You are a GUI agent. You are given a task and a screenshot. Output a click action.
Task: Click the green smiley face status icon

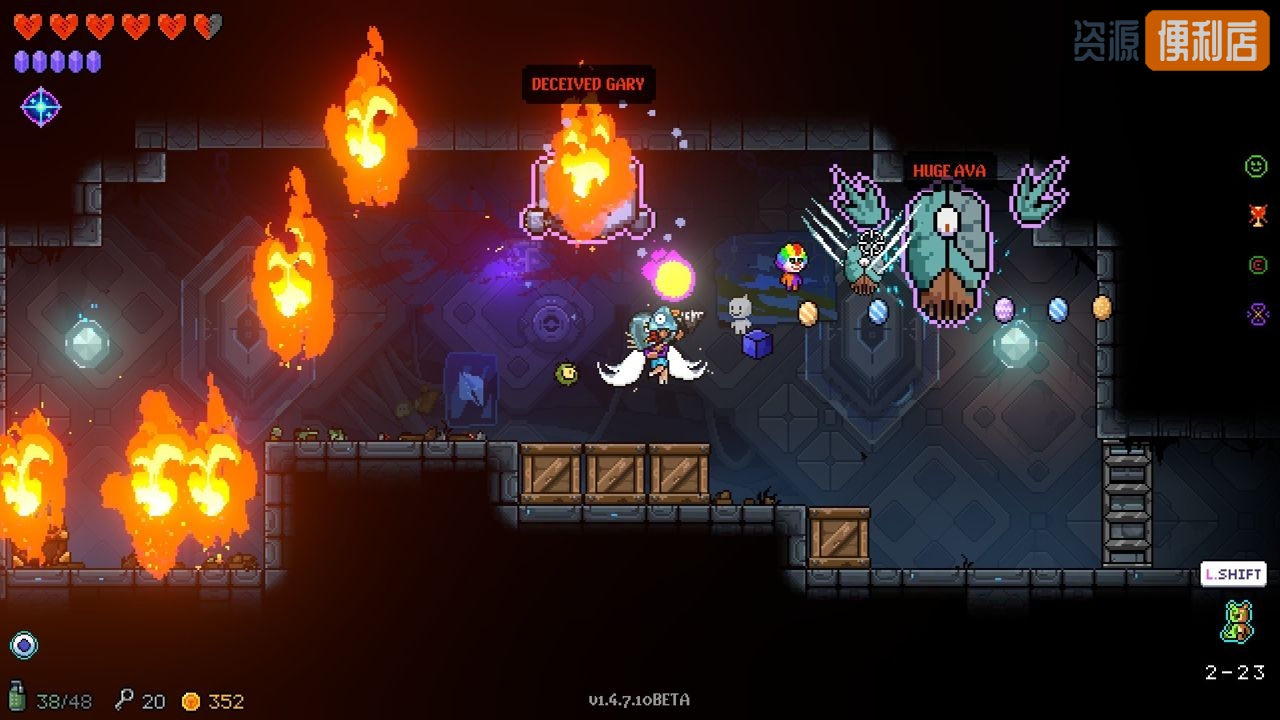1256,167
